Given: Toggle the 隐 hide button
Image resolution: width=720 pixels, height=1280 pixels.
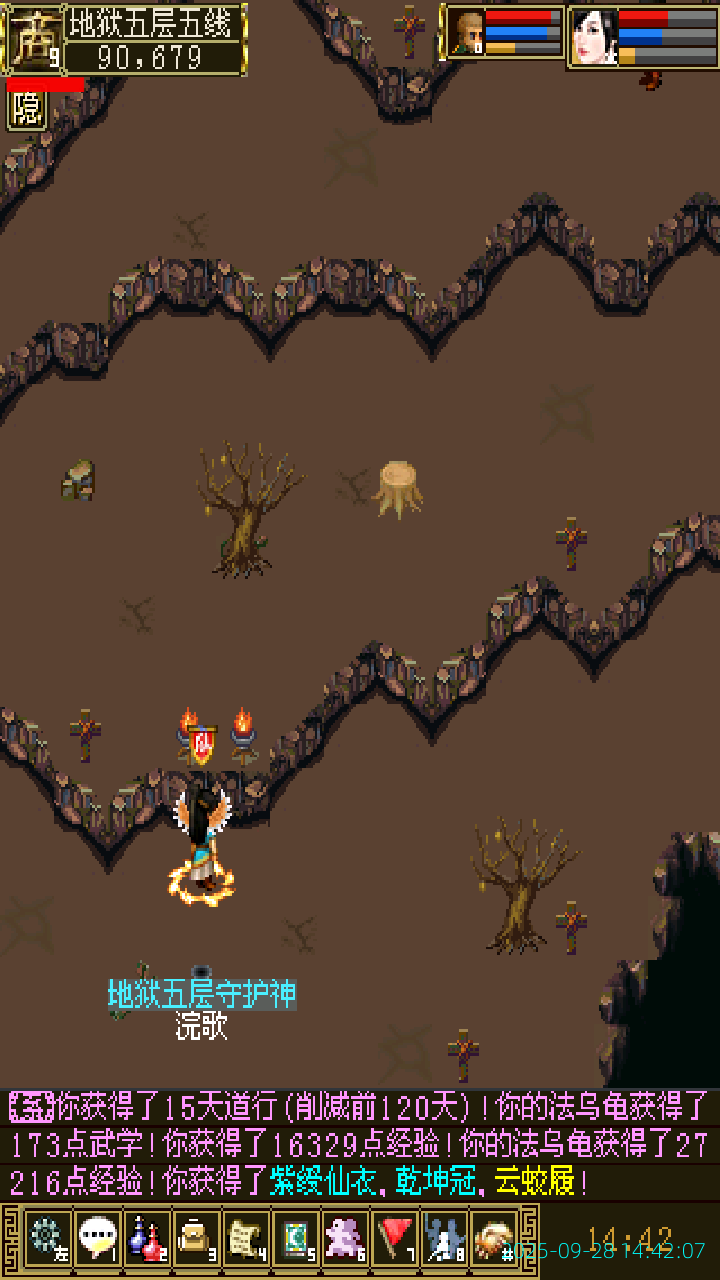Looking at the screenshot, I should coord(27,110).
